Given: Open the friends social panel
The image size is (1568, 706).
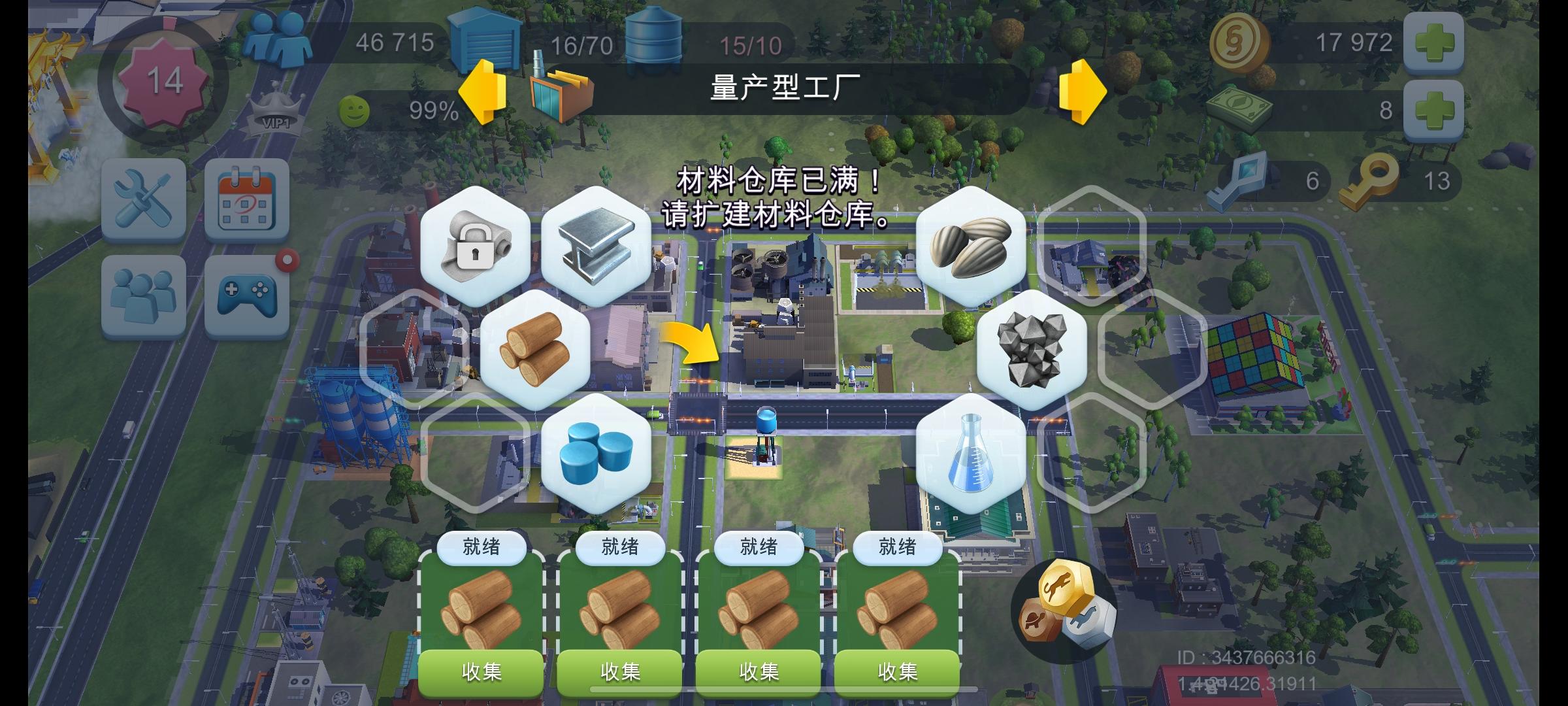Looking at the screenshot, I should pos(142,294).
